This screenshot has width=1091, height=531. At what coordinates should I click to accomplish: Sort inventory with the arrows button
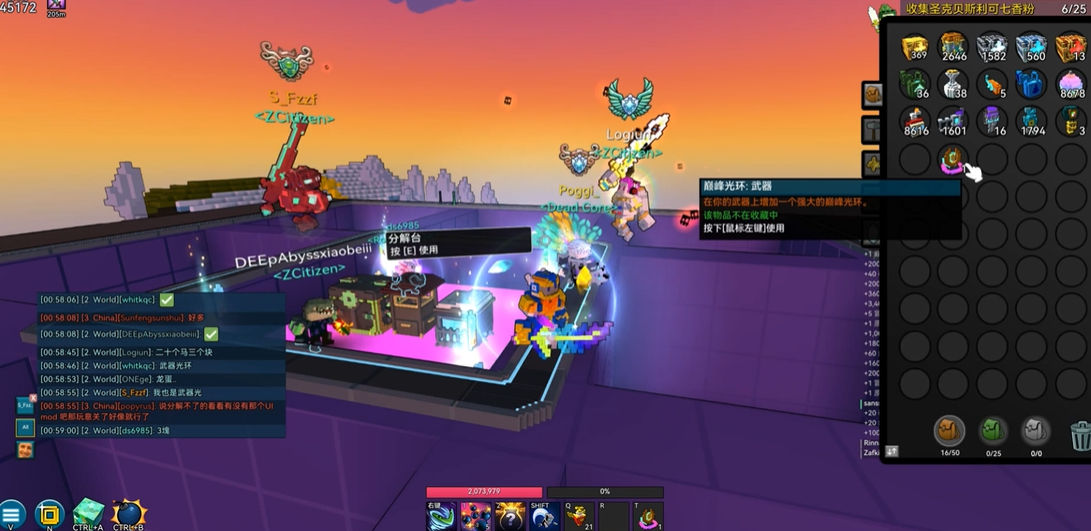892,452
